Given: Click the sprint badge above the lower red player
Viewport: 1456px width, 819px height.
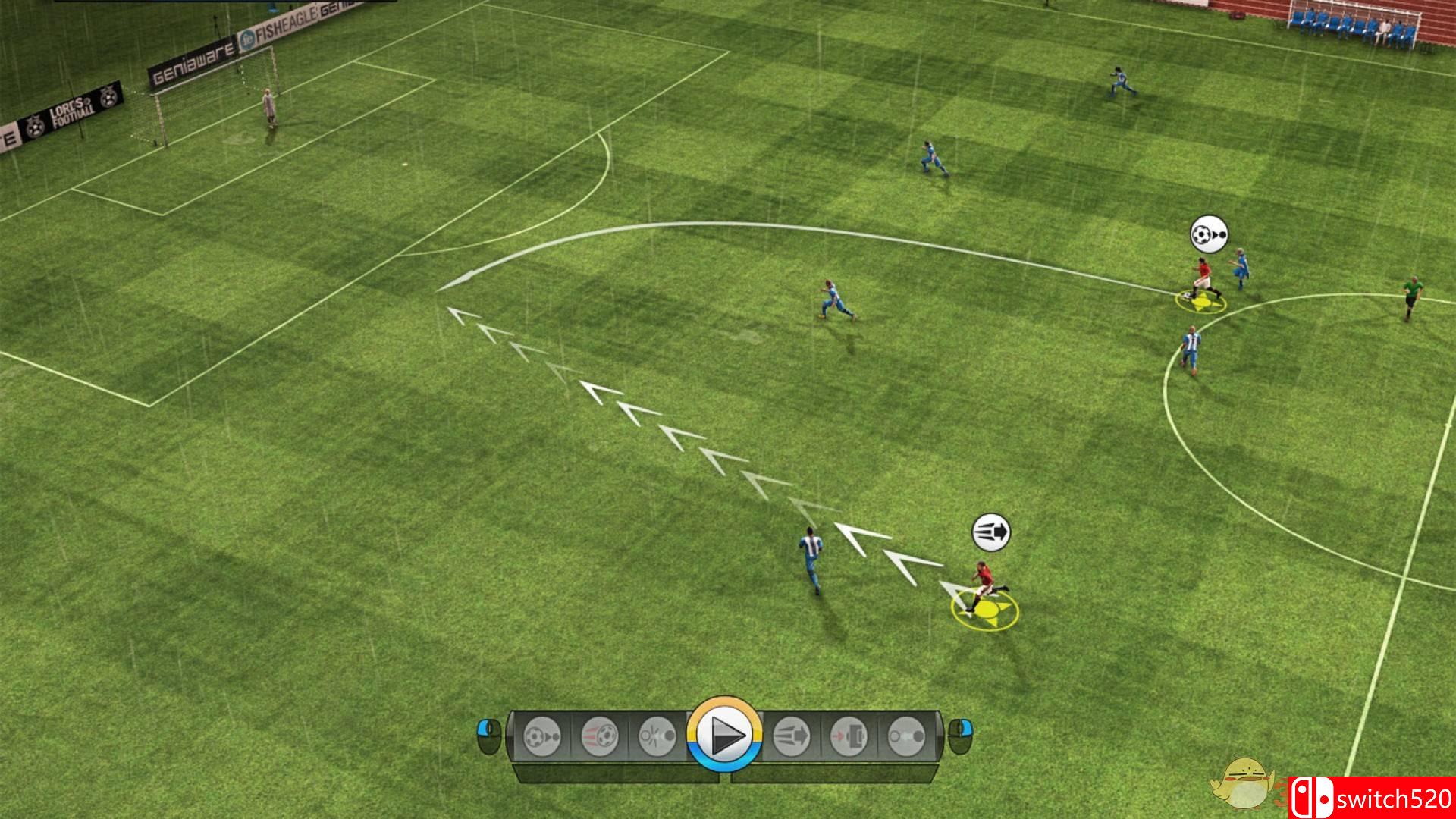Looking at the screenshot, I should (990, 533).
